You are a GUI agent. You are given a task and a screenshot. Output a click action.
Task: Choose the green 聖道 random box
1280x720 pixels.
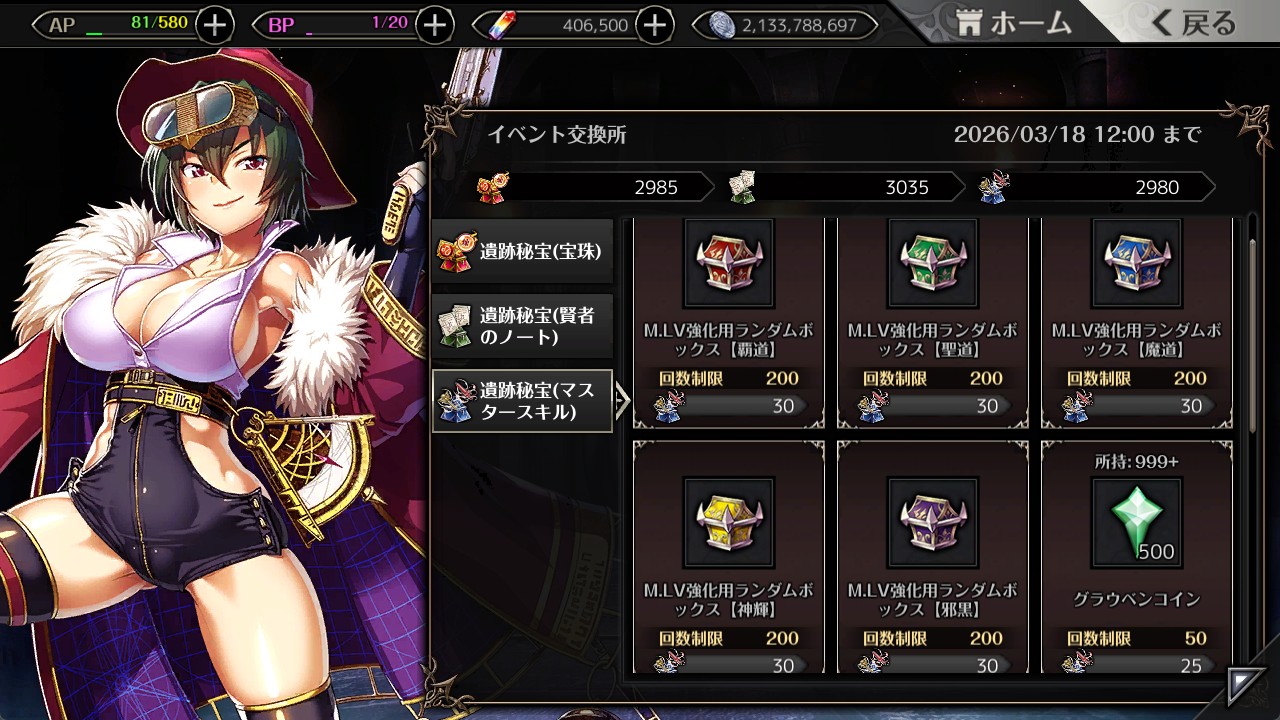click(933, 322)
